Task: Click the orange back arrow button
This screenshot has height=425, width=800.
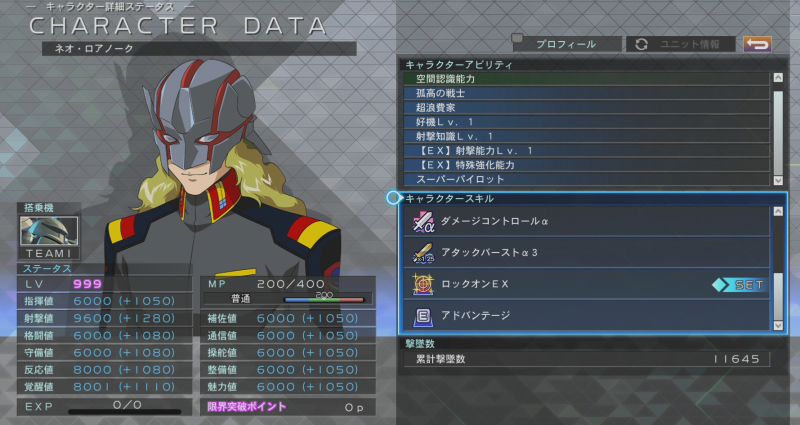Action: tap(758, 44)
